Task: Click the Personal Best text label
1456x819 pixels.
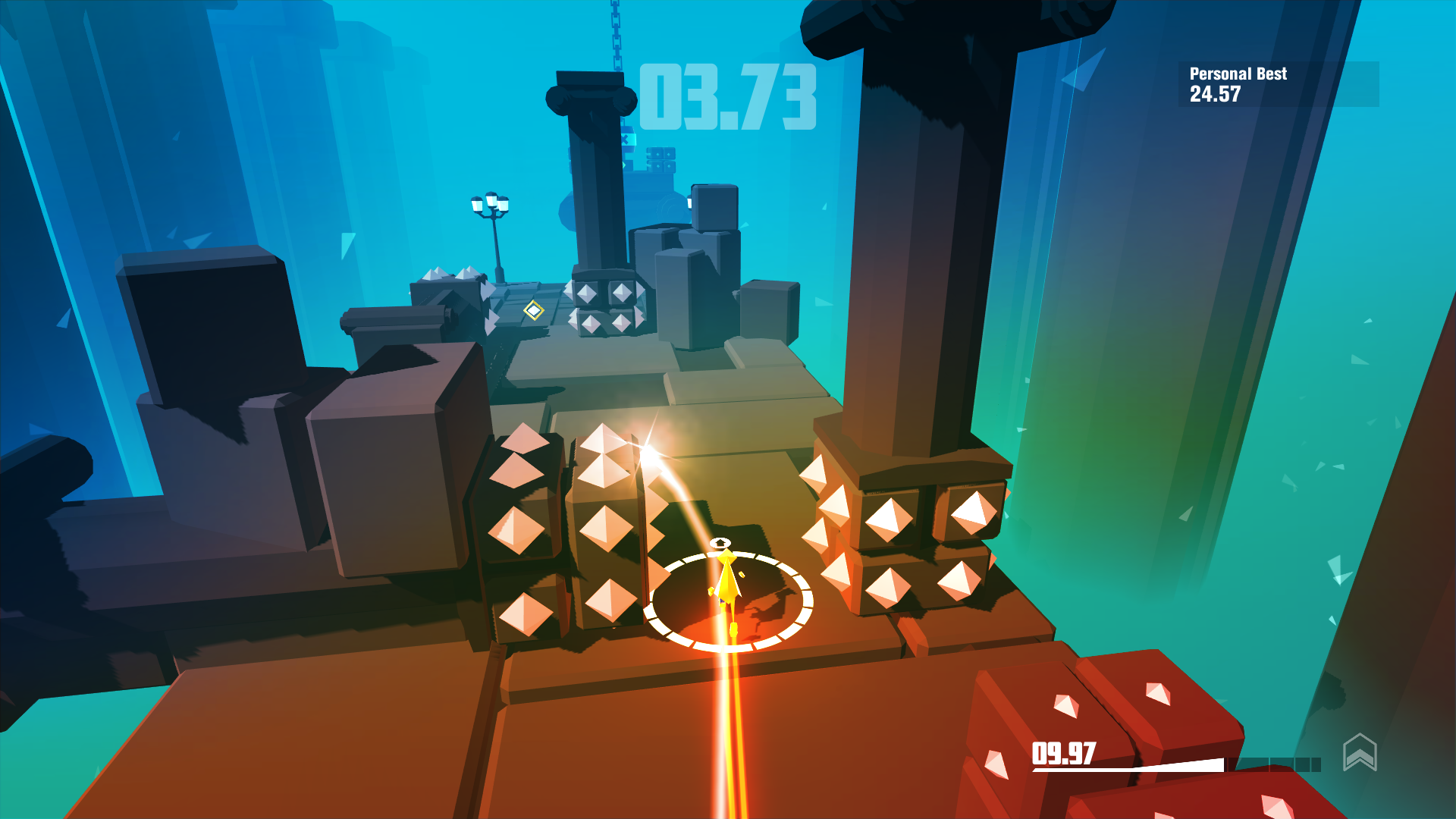Action: 1238,74
